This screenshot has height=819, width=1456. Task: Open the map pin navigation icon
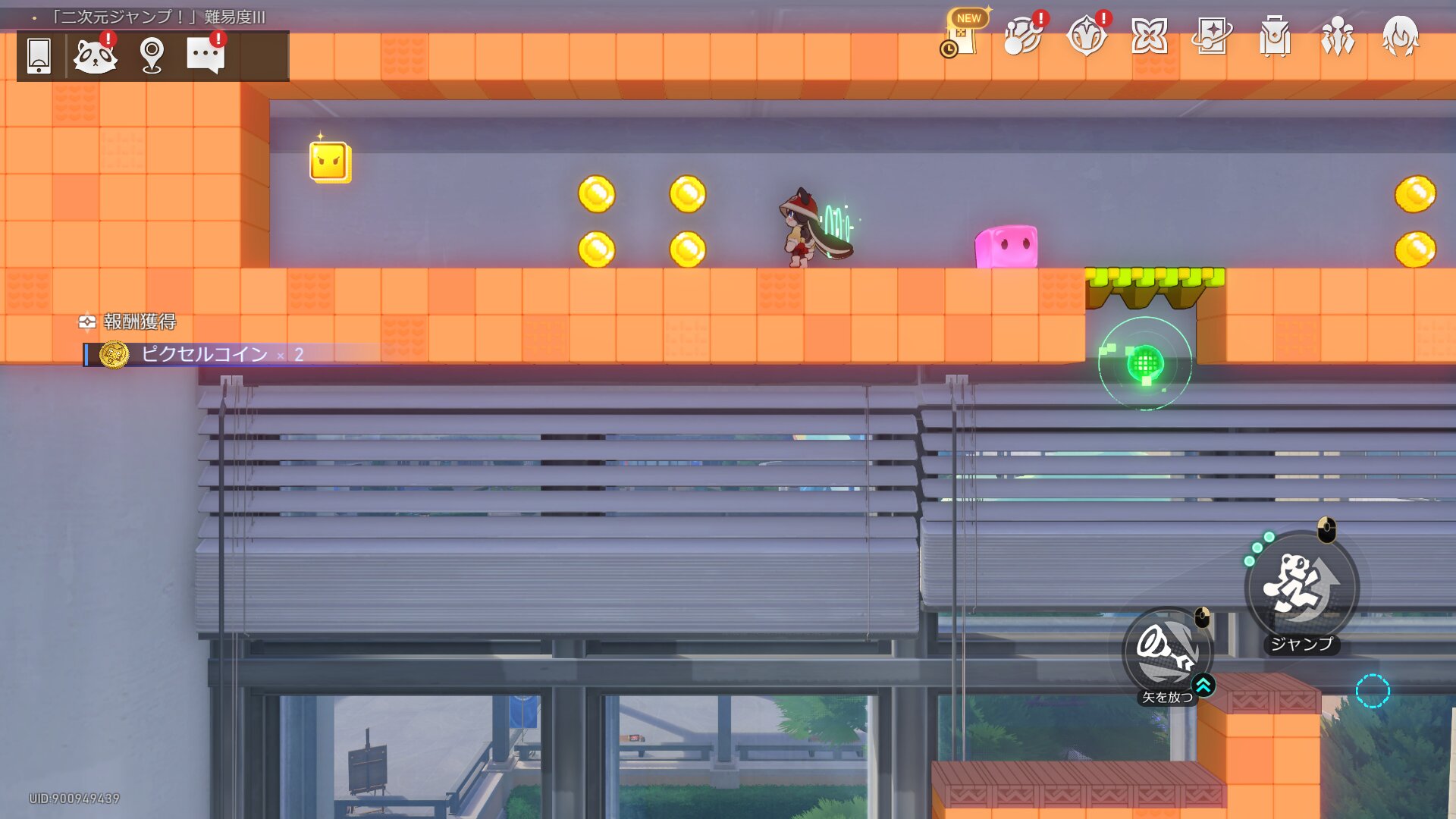(x=152, y=55)
